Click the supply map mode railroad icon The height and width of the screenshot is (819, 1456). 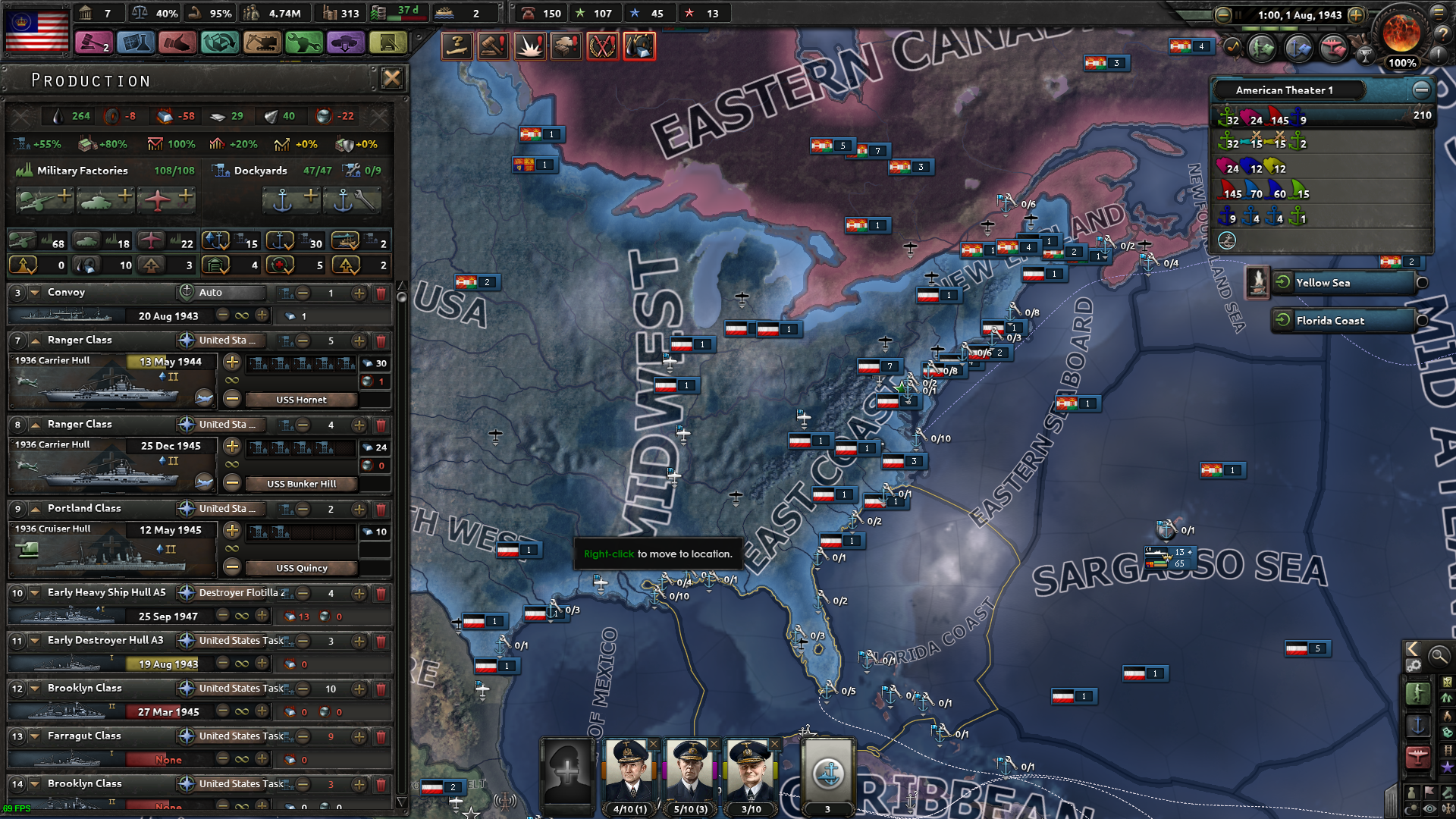tap(1447, 751)
